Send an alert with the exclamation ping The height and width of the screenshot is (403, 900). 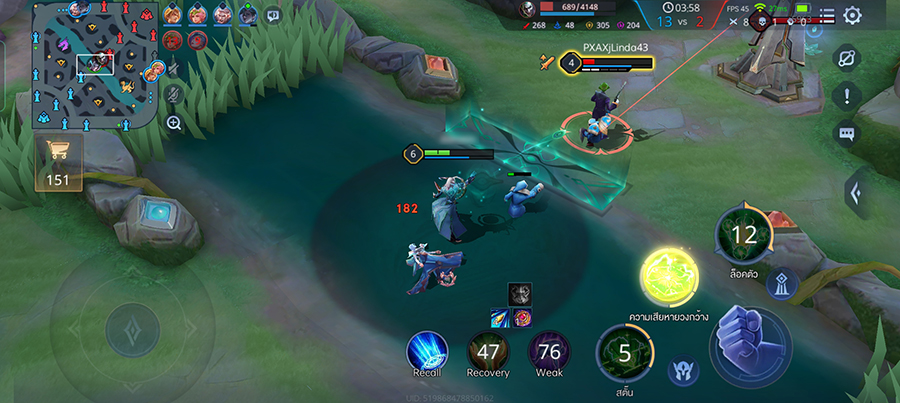pos(847,96)
